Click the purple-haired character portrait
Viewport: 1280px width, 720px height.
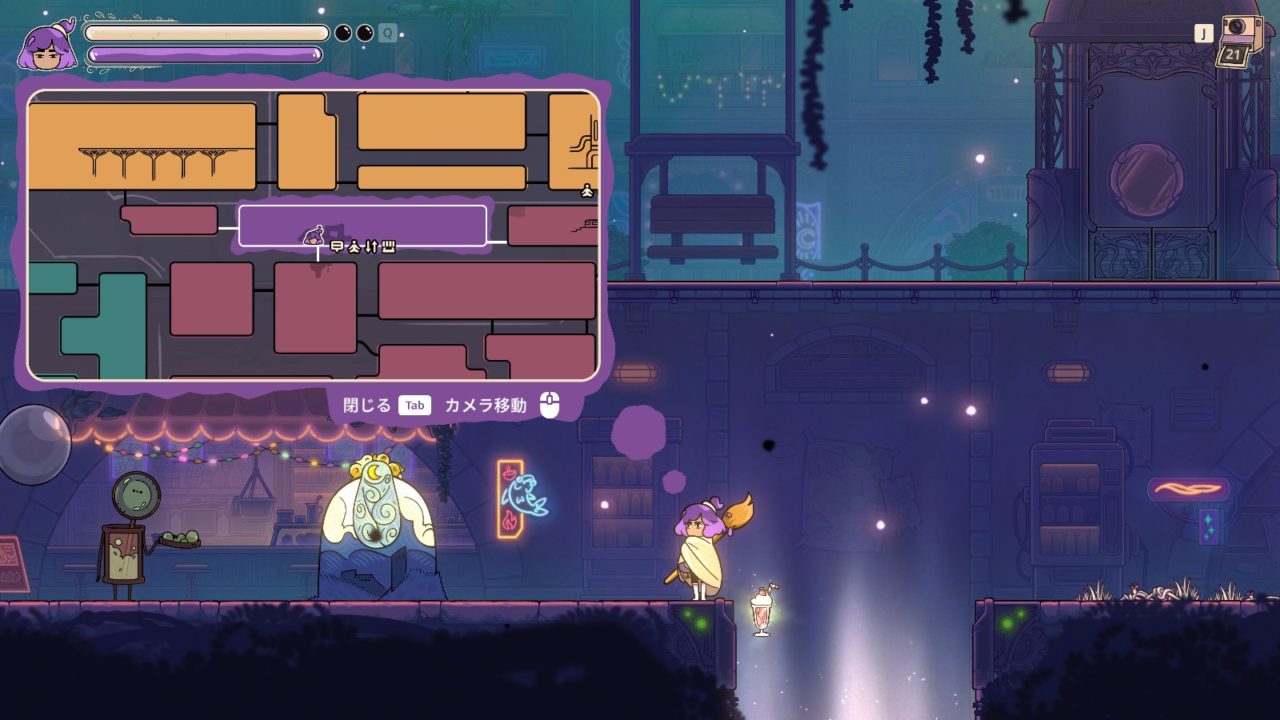coord(47,46)
